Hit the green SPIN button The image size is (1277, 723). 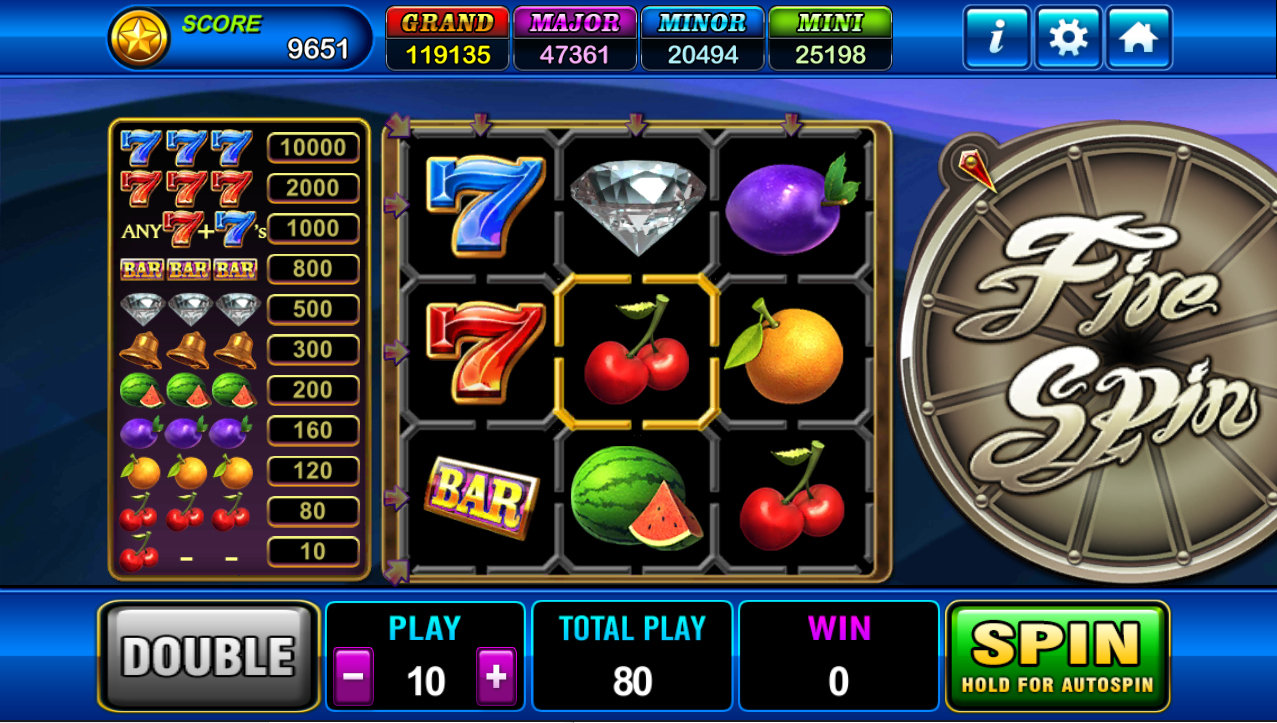(x=1057, y=656)
